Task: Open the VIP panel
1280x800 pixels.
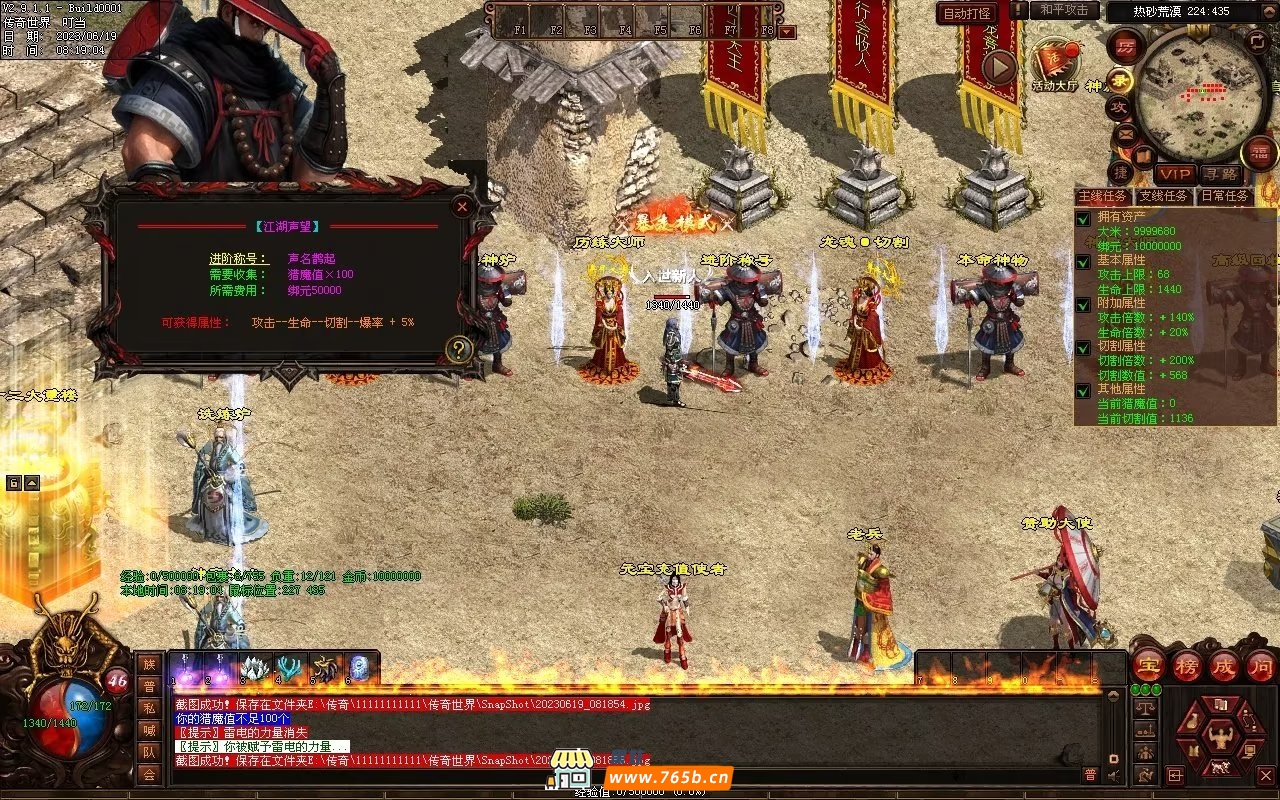Action: [1176, 174]
